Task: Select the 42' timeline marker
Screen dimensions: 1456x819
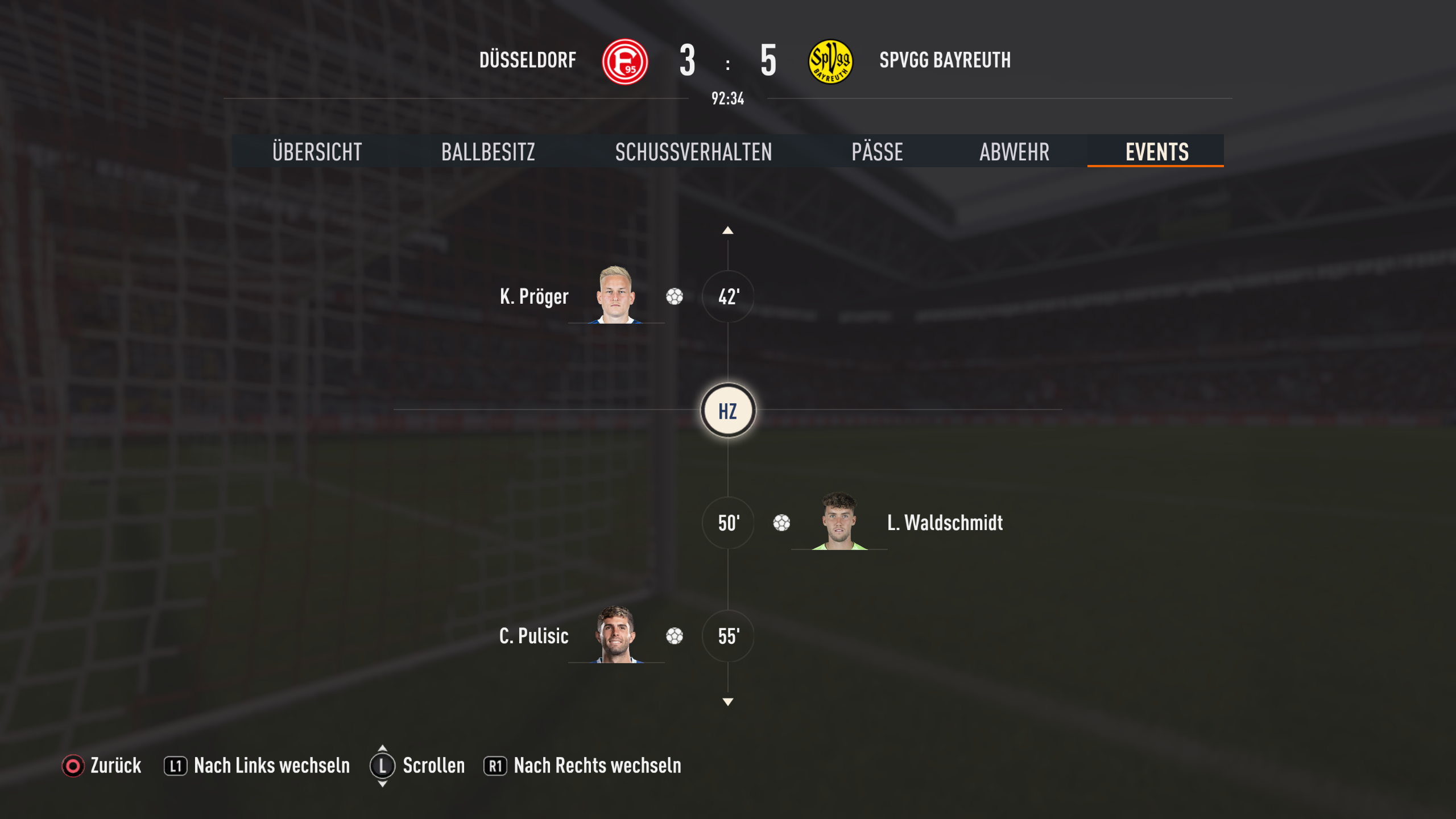Action: 728,296
